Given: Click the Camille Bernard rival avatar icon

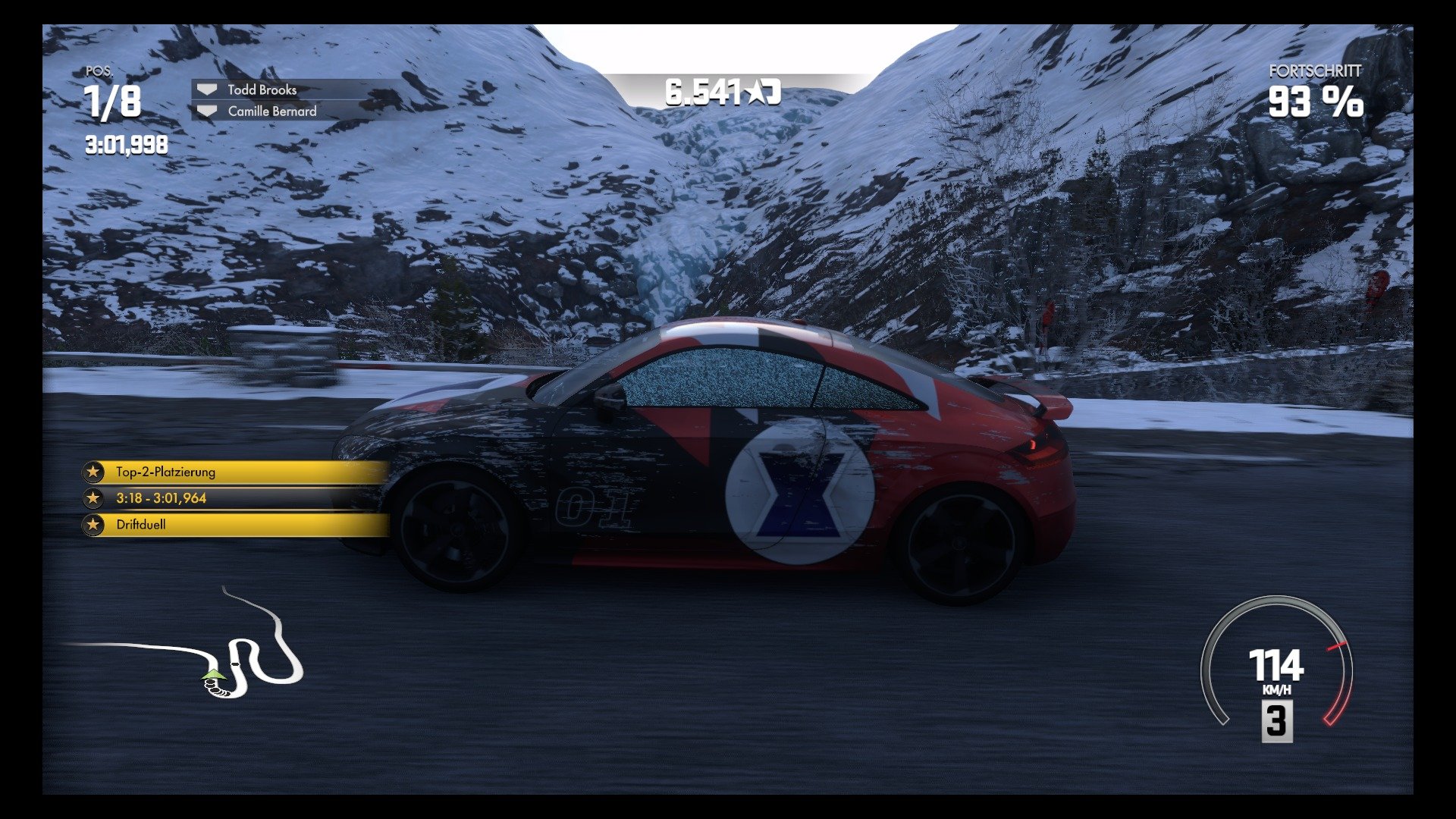Looking at the screenshot, I should (206, 111).
